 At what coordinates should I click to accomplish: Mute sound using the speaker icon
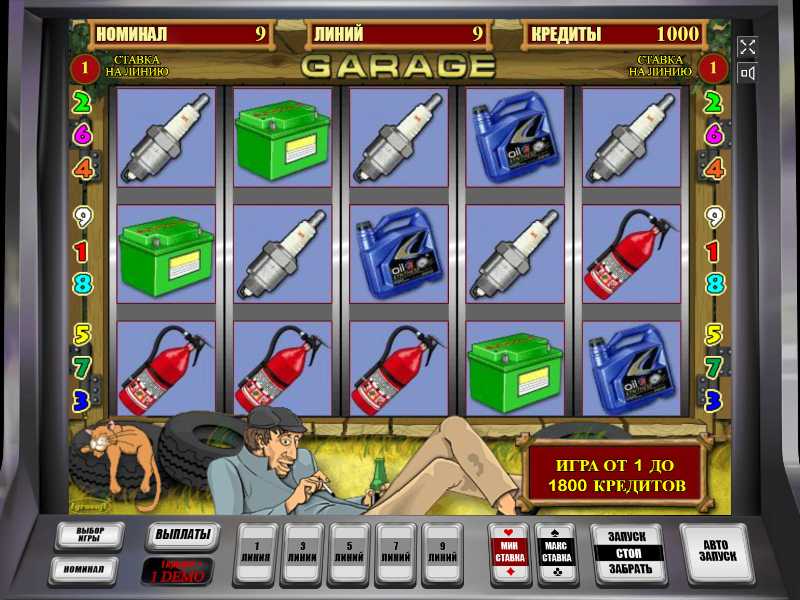[x=747, y=73]
